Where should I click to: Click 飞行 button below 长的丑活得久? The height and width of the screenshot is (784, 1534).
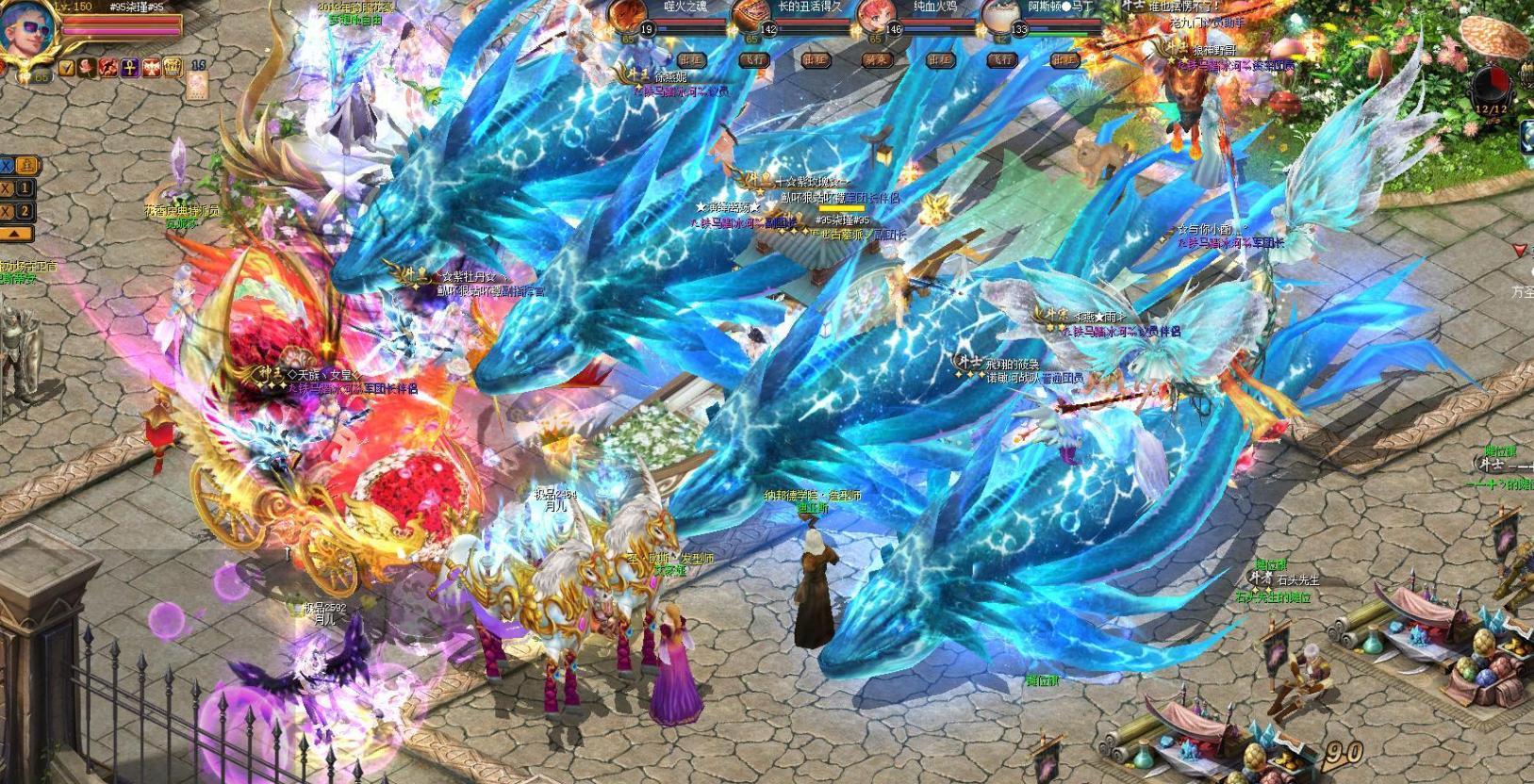(753, 59)
